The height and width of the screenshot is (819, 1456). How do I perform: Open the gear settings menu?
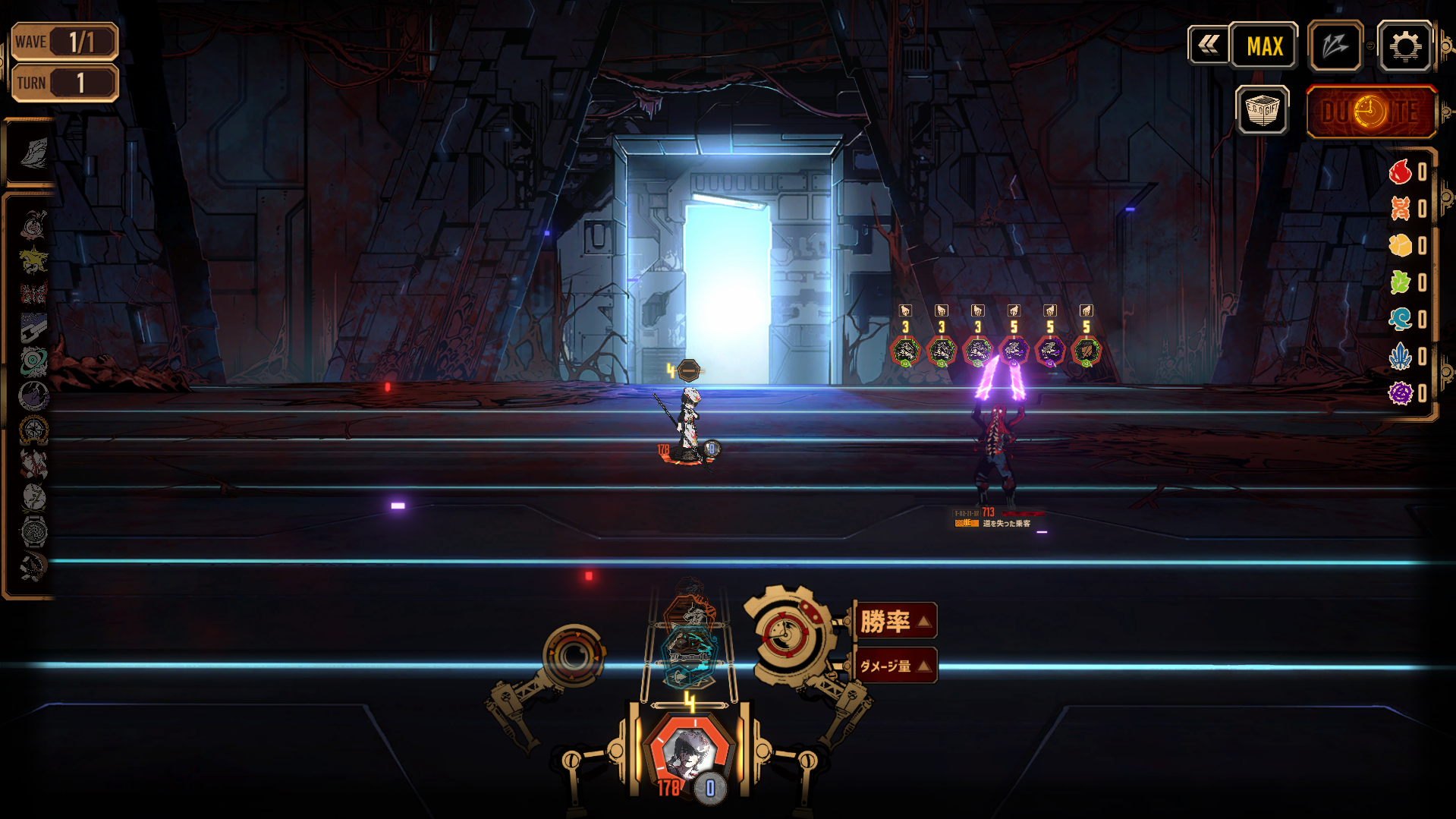point(1404,46)
